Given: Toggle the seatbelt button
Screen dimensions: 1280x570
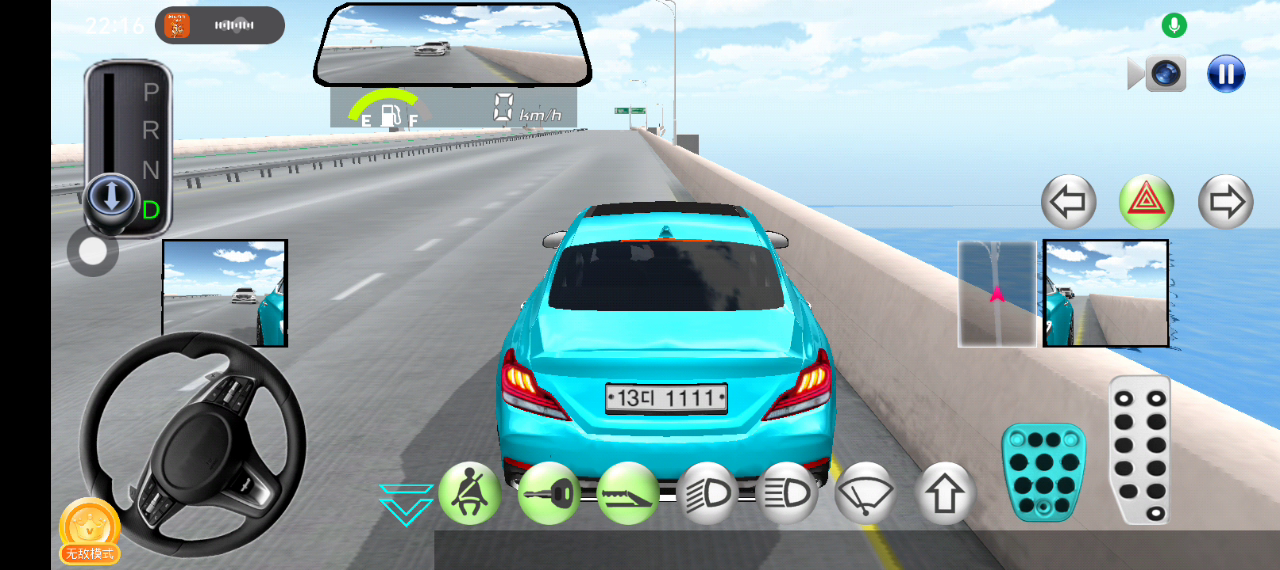Looking at the screenshot, I should point(468,492).
